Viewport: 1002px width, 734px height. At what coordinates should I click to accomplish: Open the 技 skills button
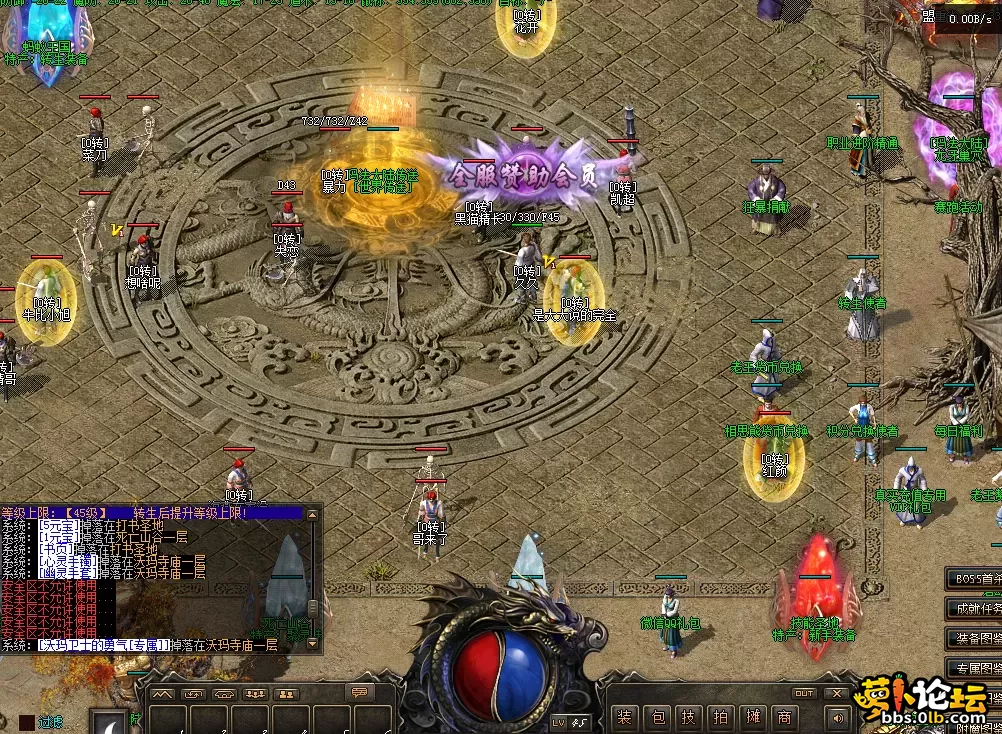(x=690, y=716)
